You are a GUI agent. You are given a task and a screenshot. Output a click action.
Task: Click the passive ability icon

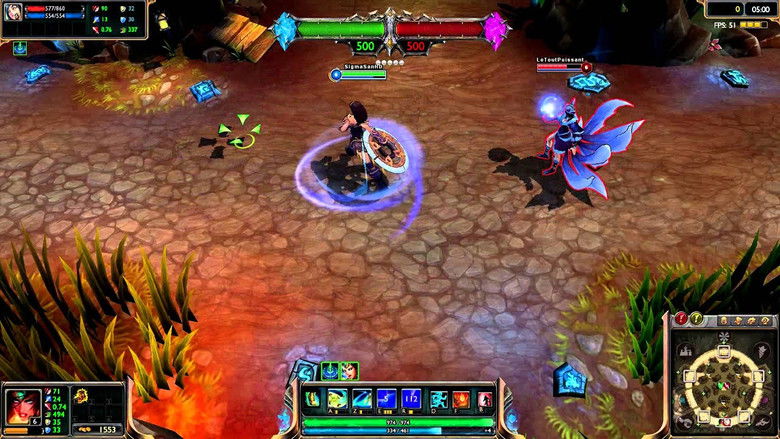point(314,399)
